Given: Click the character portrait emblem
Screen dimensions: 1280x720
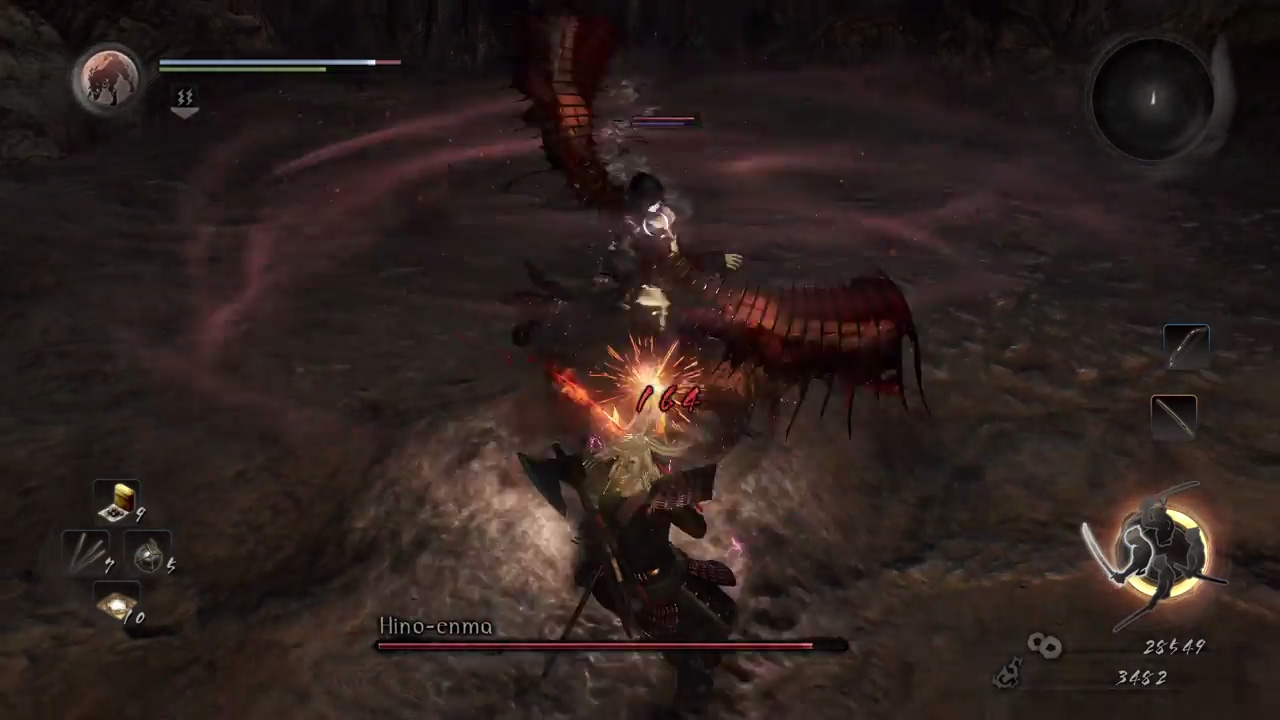Looking at the screenshot, I should [108, 78].
